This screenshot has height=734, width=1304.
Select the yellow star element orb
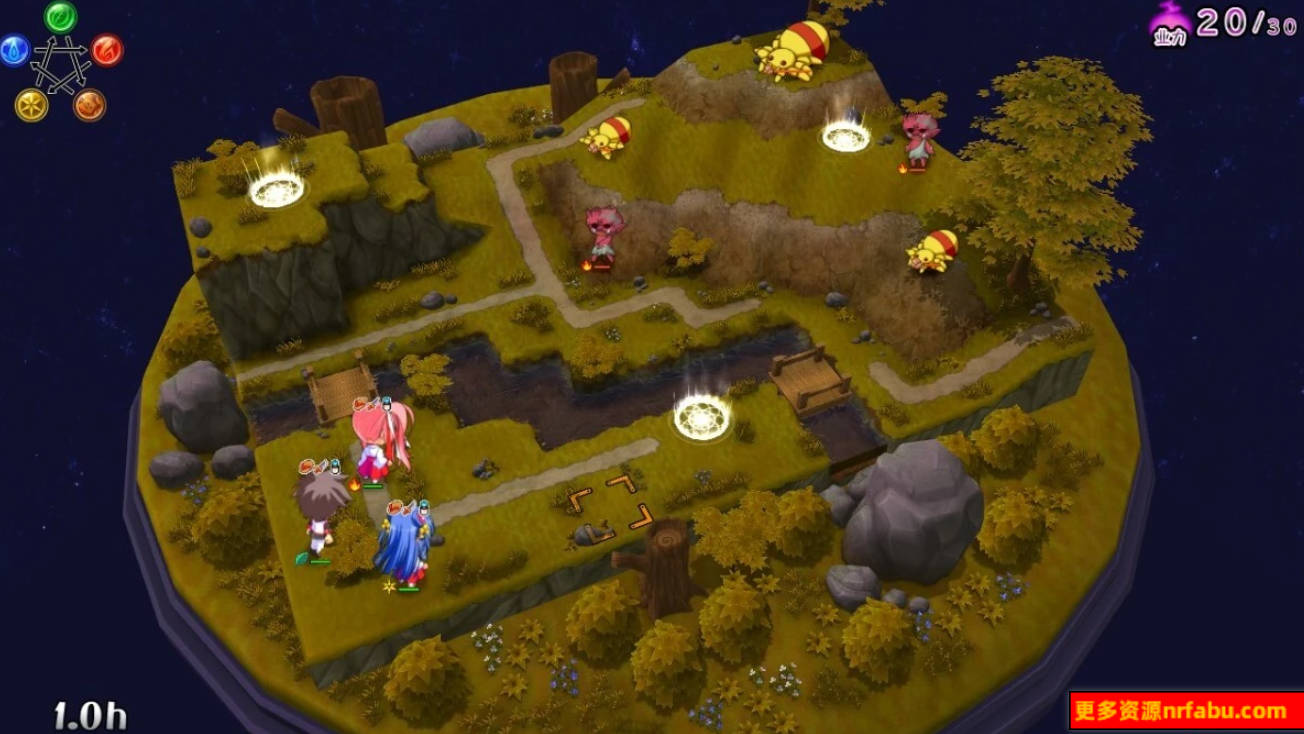tap(31, 105)
